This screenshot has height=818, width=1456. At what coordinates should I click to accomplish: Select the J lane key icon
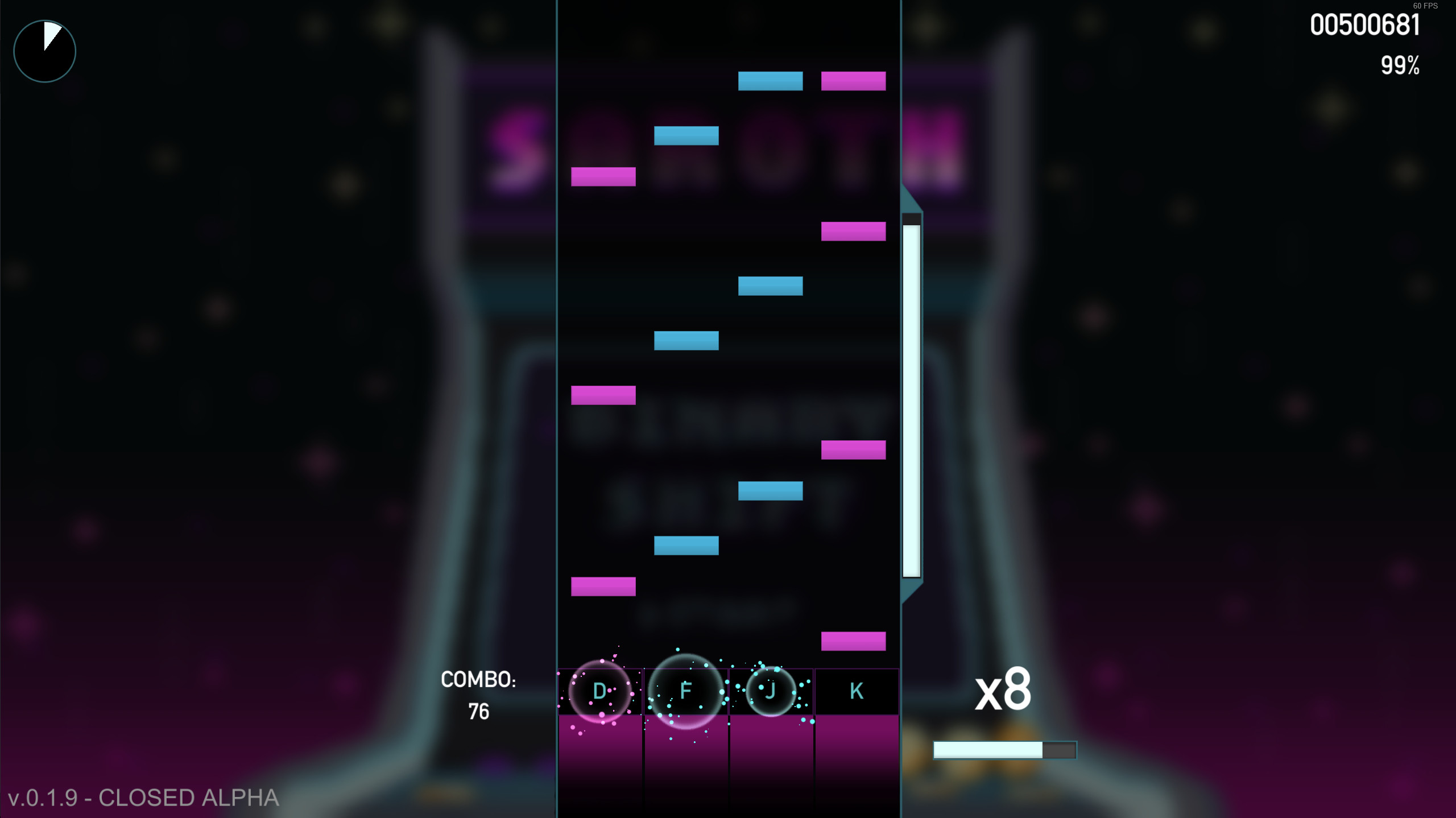(771, 691)
